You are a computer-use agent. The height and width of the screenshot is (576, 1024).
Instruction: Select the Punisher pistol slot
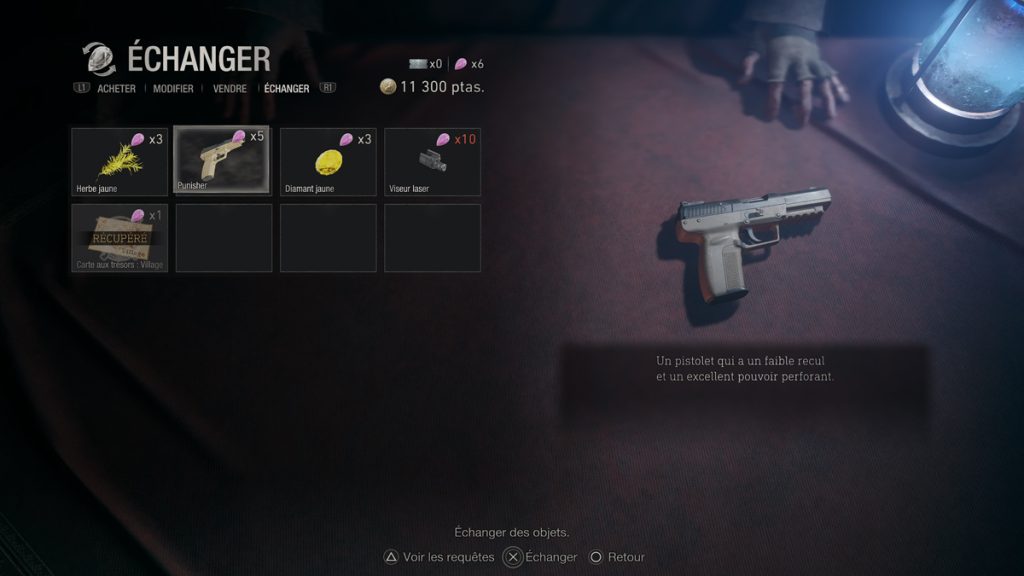tap(223, 160)
